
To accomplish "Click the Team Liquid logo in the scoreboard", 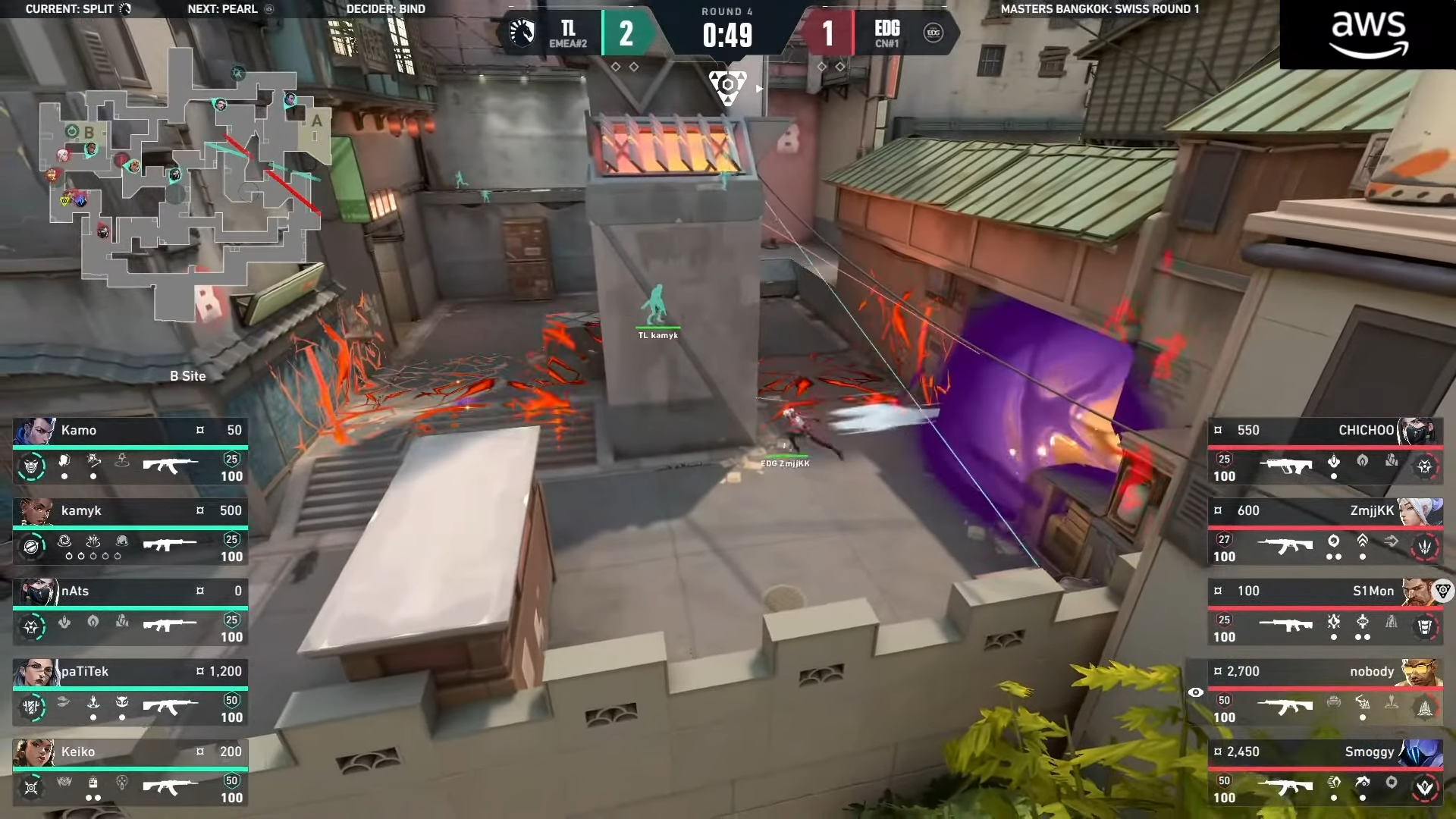I will point(522,33).
